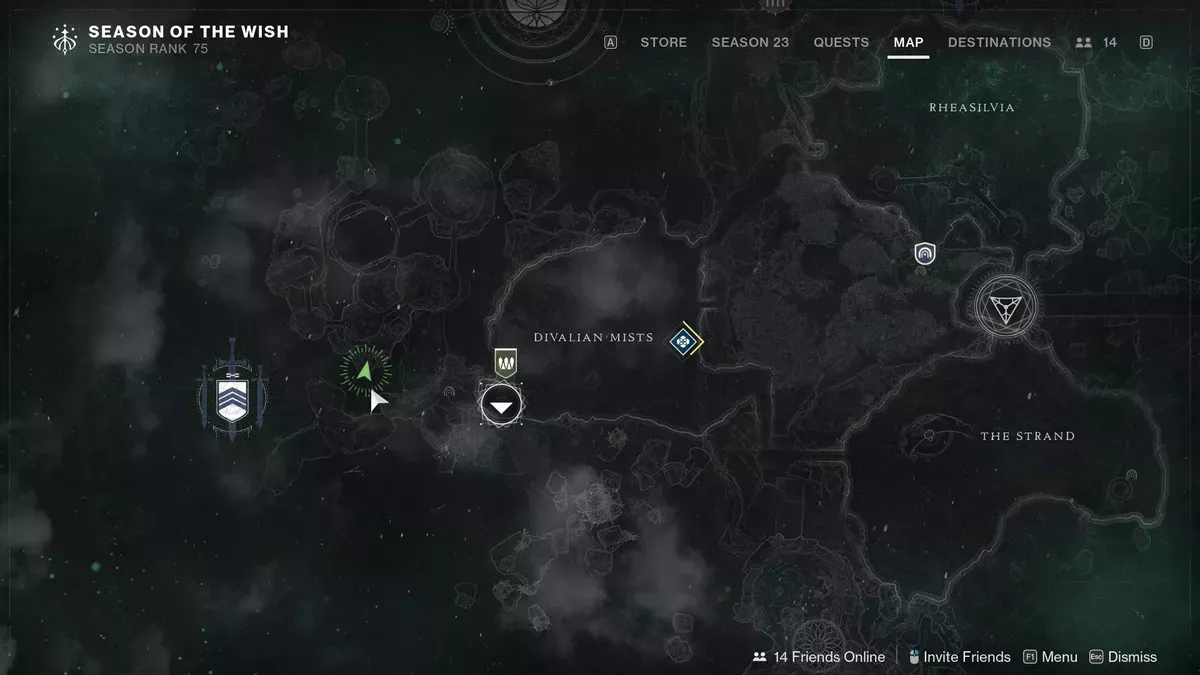The height and width of the screenshot is (675, 1200).
Task: Open the Store tab
Action: (663, 42)
